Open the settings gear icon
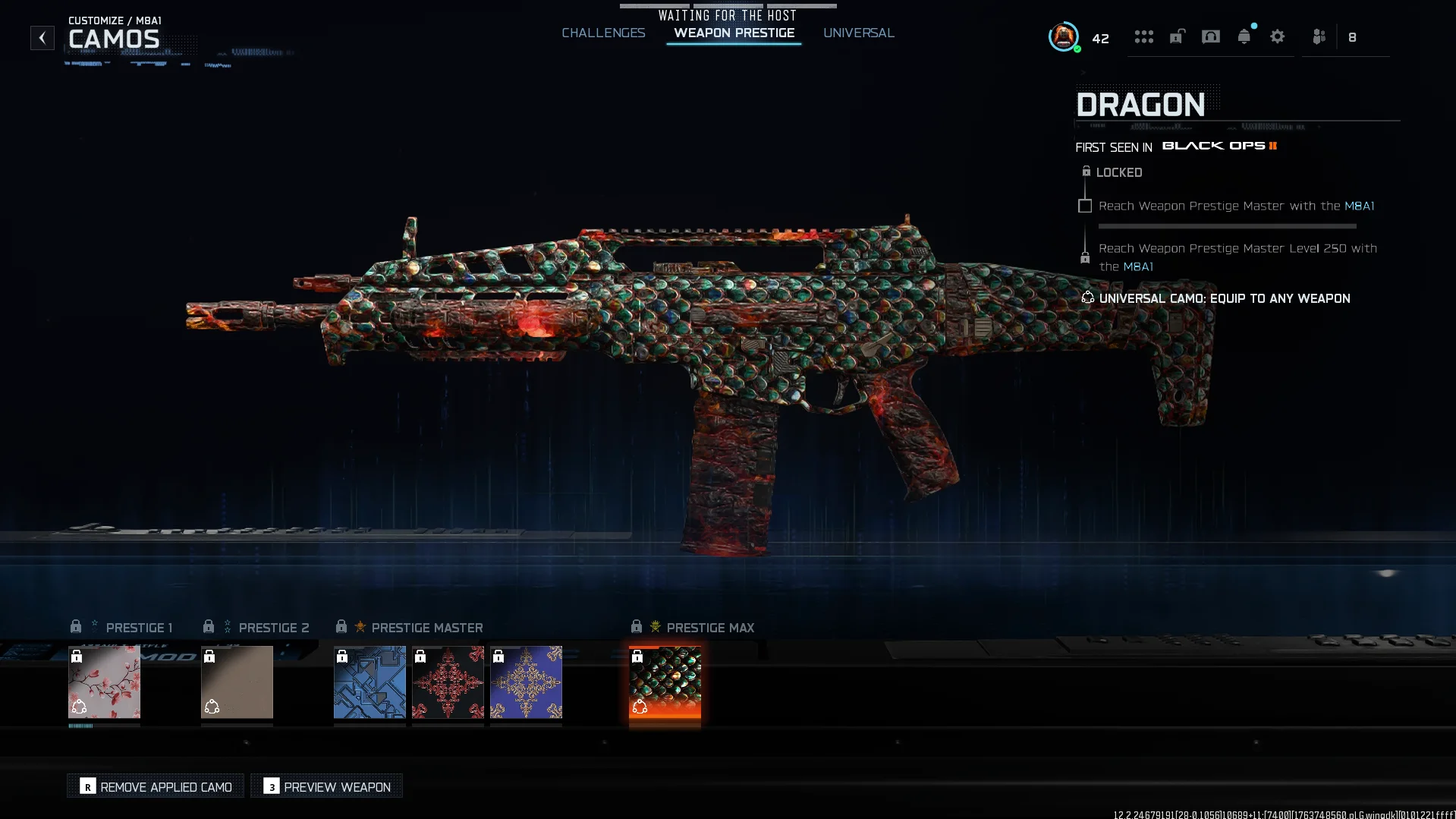Viewport: 1456px width, 819px height. (x=1277, y=37)
